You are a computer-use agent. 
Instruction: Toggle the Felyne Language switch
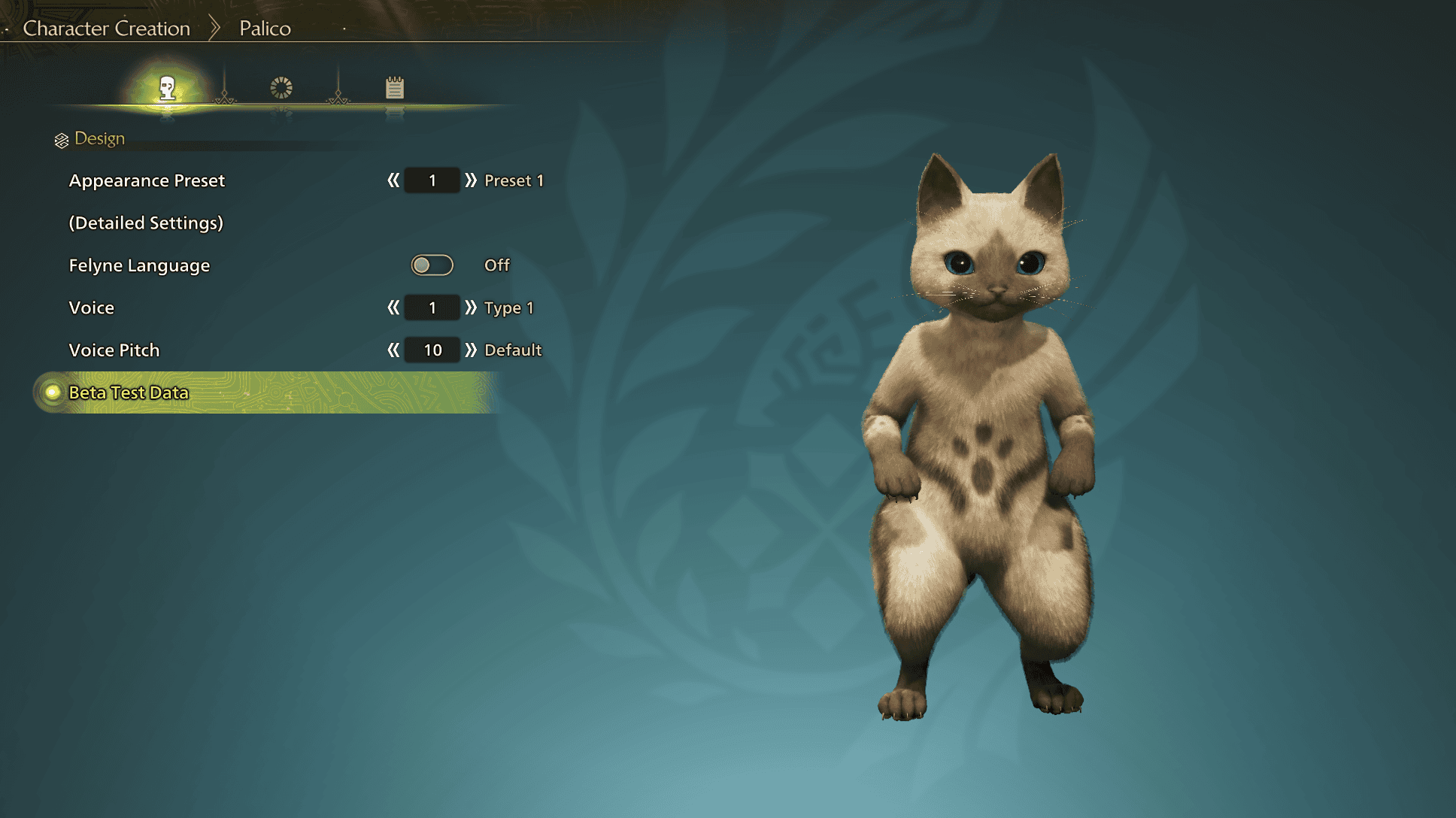pyautogui.click(x=432, y=265)
